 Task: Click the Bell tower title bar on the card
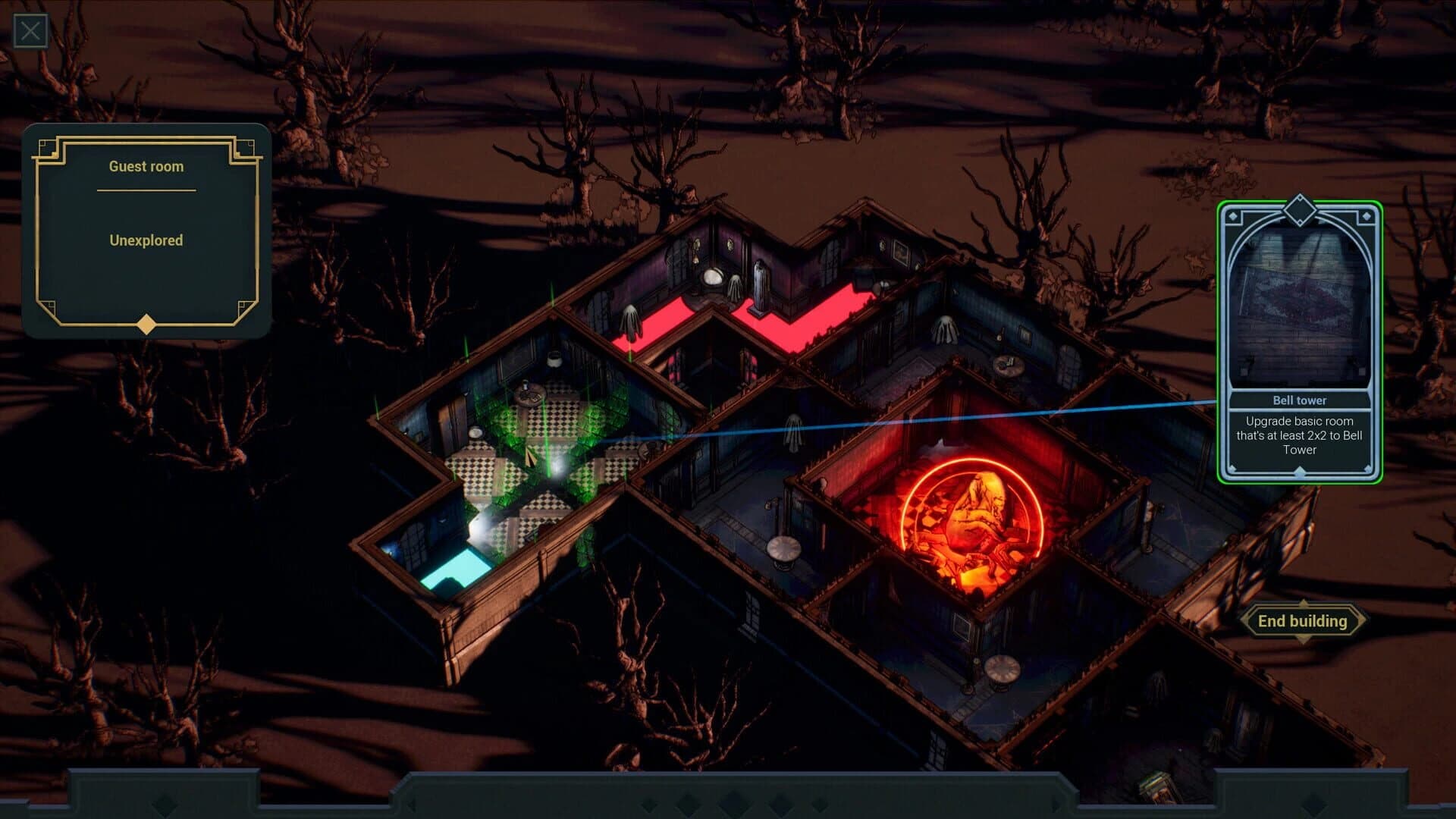point(1301,400)
